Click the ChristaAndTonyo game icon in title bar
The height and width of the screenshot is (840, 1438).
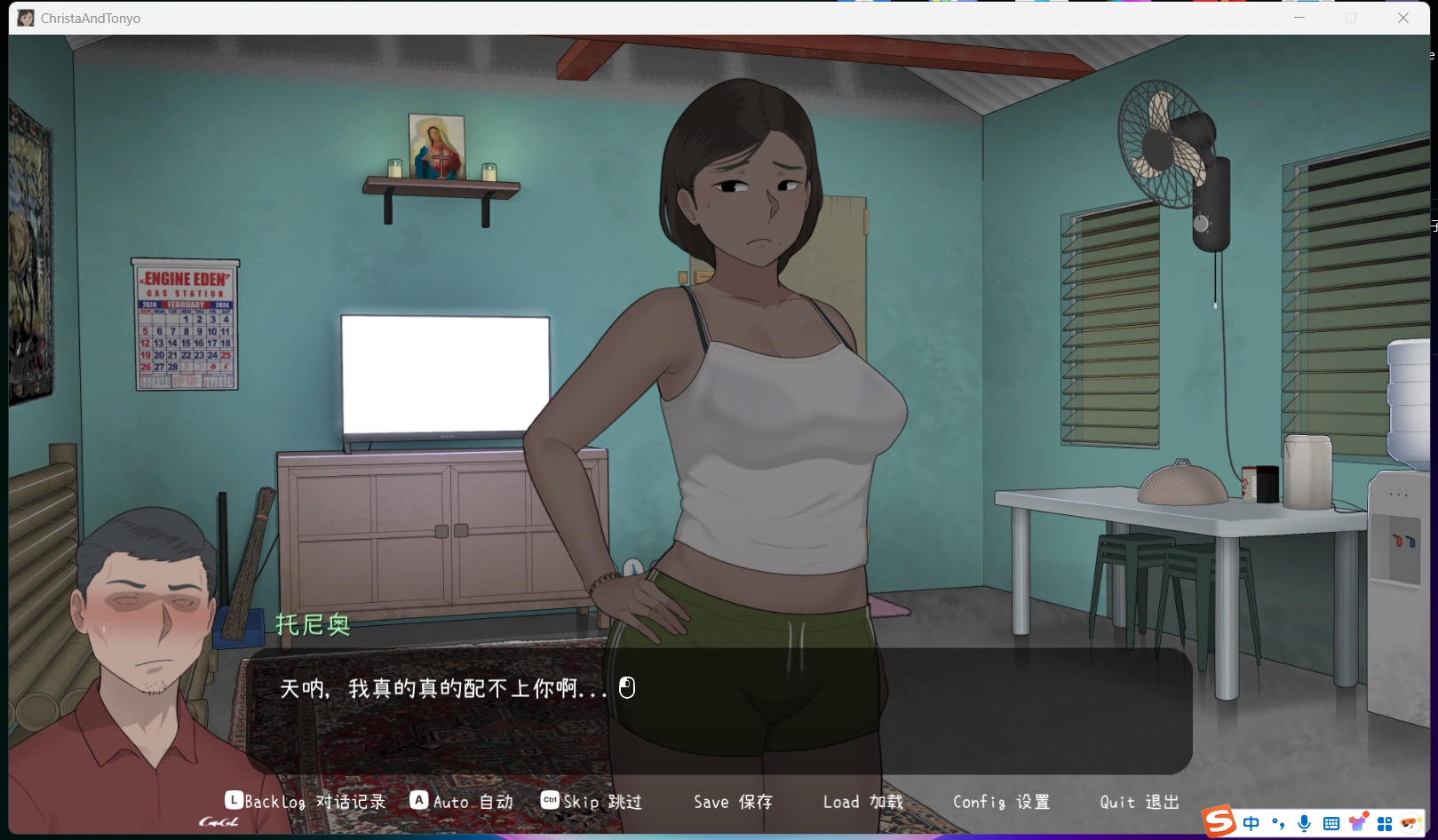point(25,17)
